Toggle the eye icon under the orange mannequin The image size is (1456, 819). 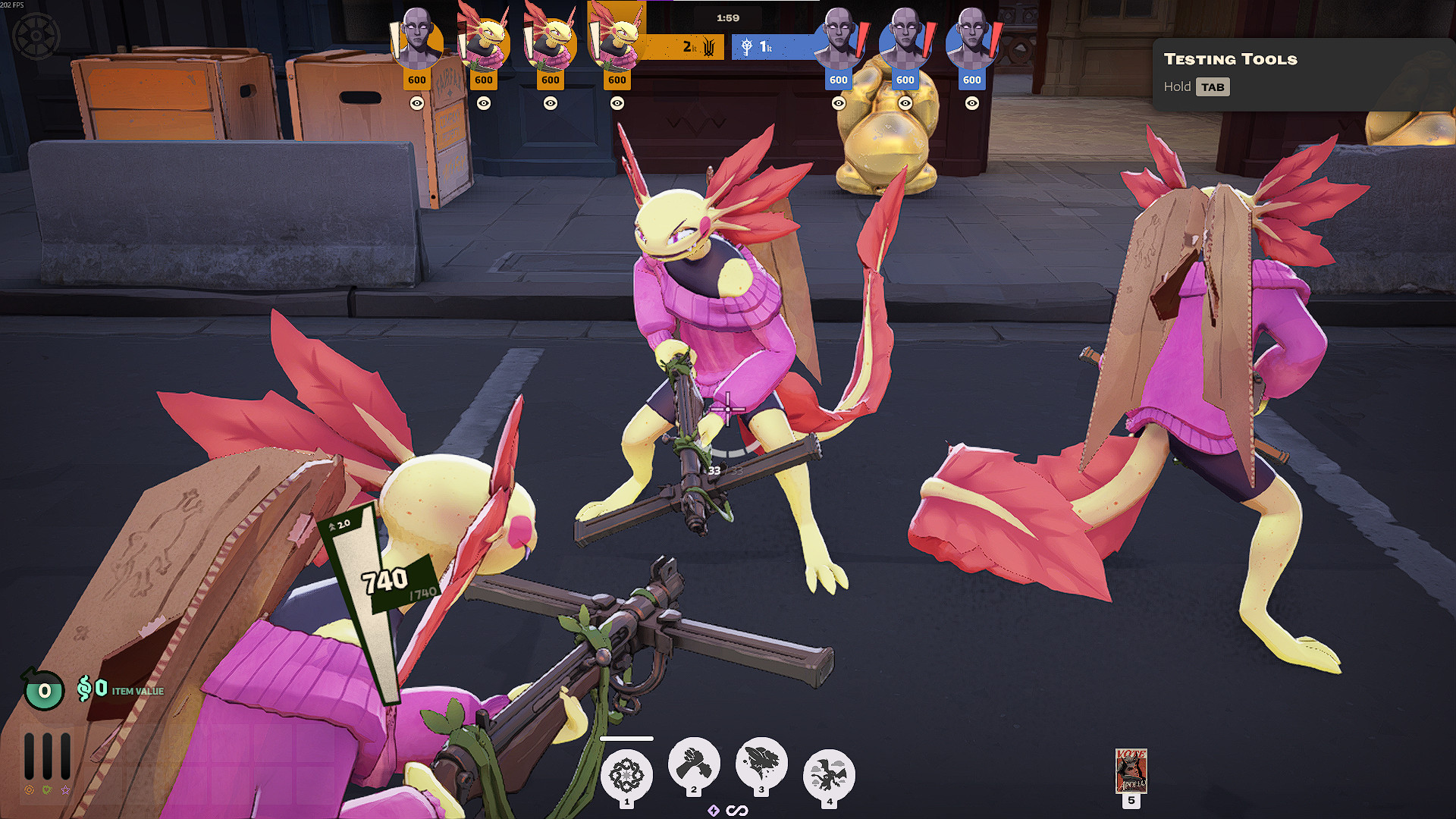point(417,103)
